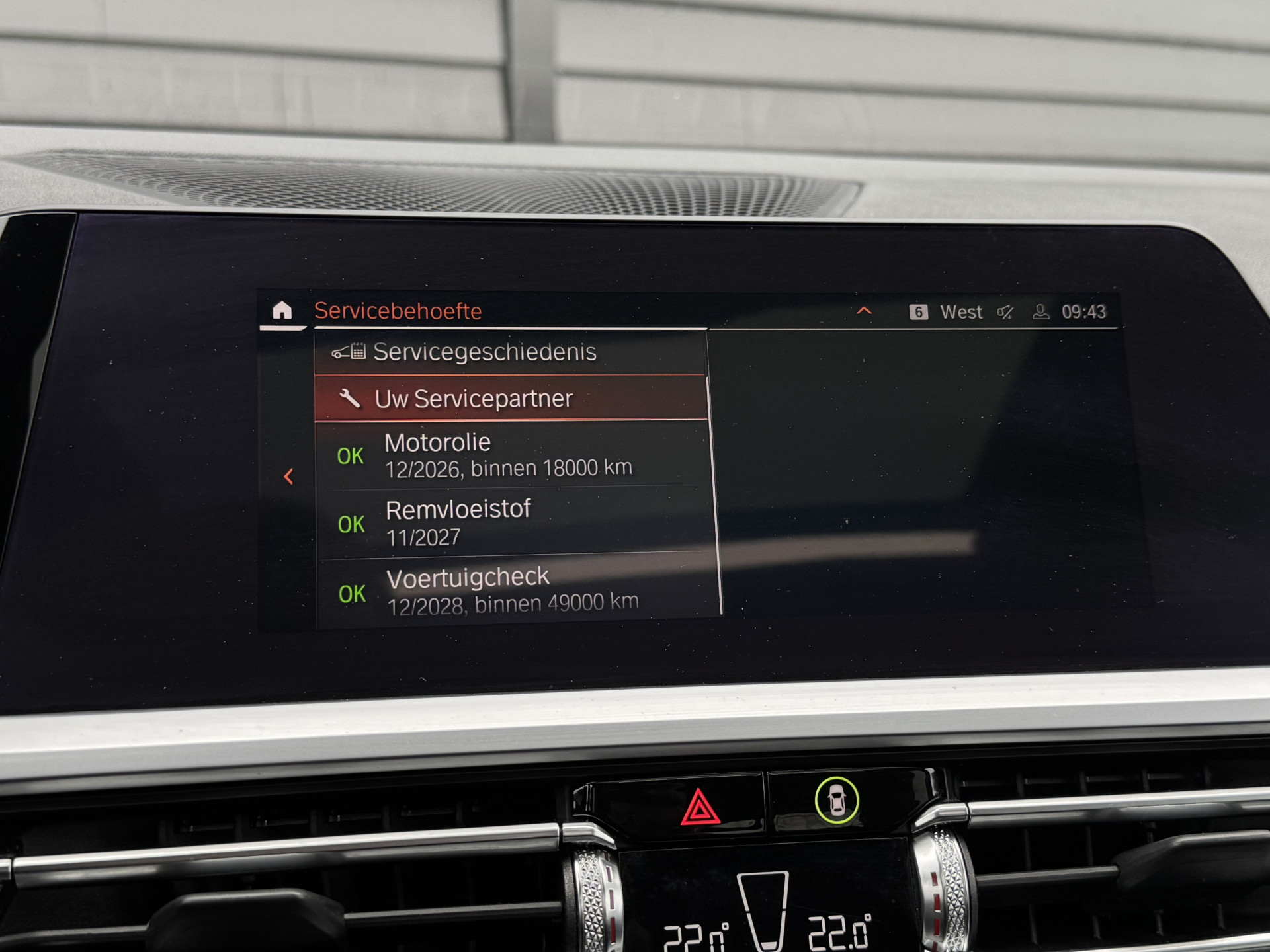Select Servicegeschiedenis from the list
Viewport: 1270px width, 952px height.
pyautogui.click(x=486, y=352)
